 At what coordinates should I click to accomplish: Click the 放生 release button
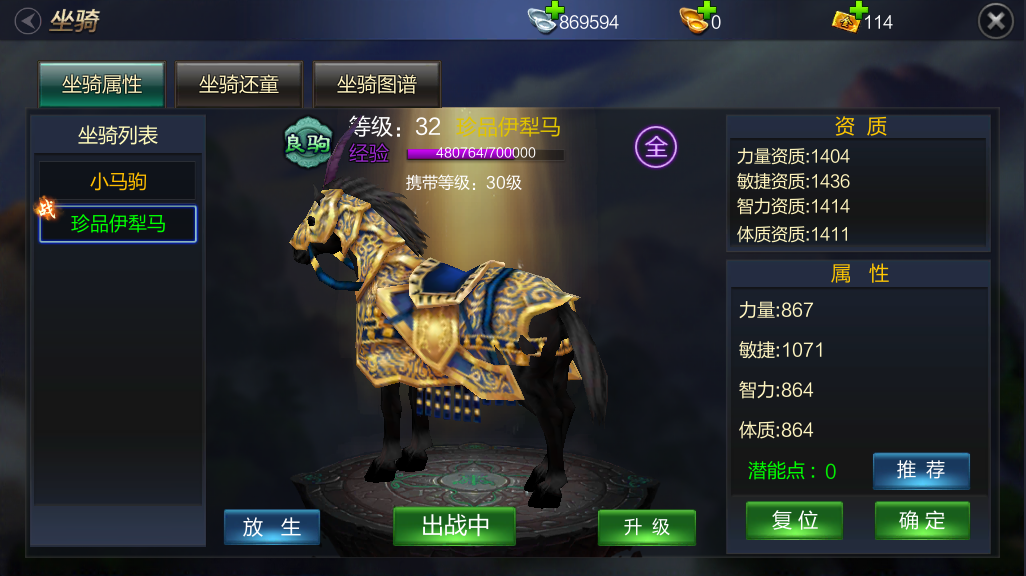point(272,527)
